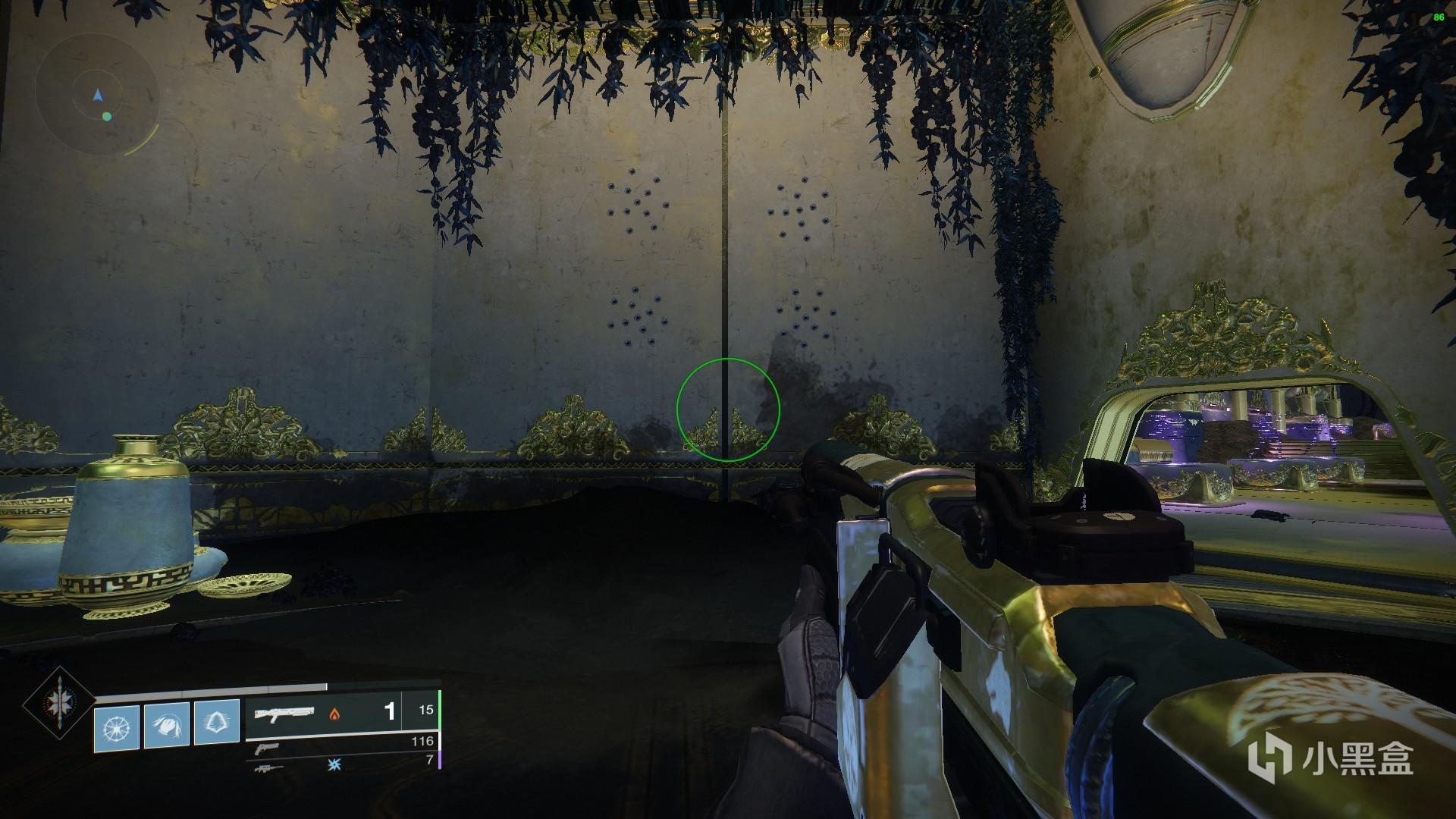Click the circular radar in the corner

click(97, 96)
